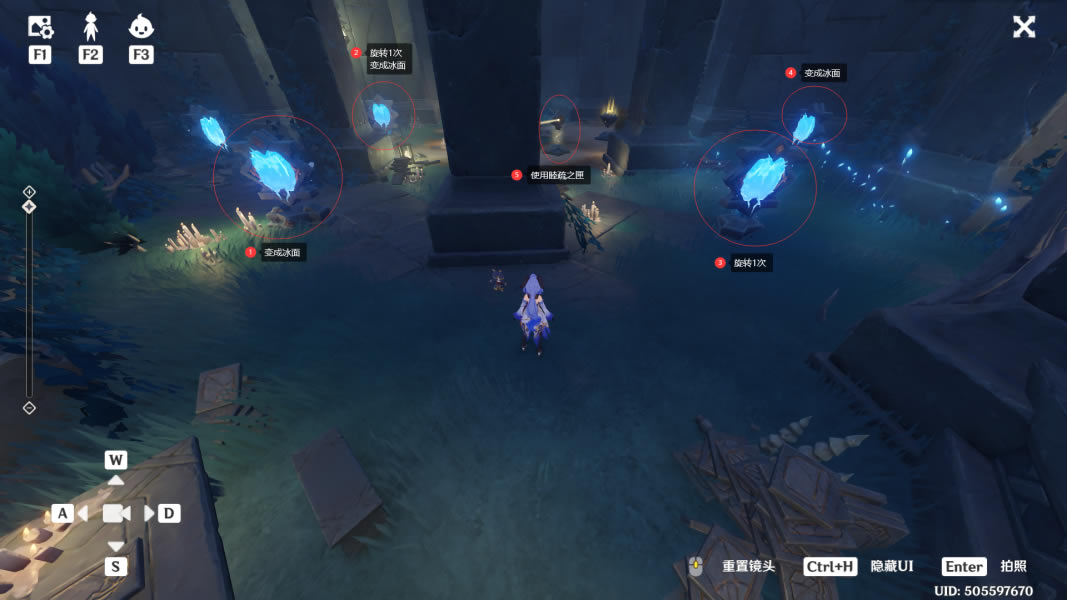This screenshot has height=600, width=1067.
Task: Close photo mode with the X button
Action: click(x=1024, y=27)
